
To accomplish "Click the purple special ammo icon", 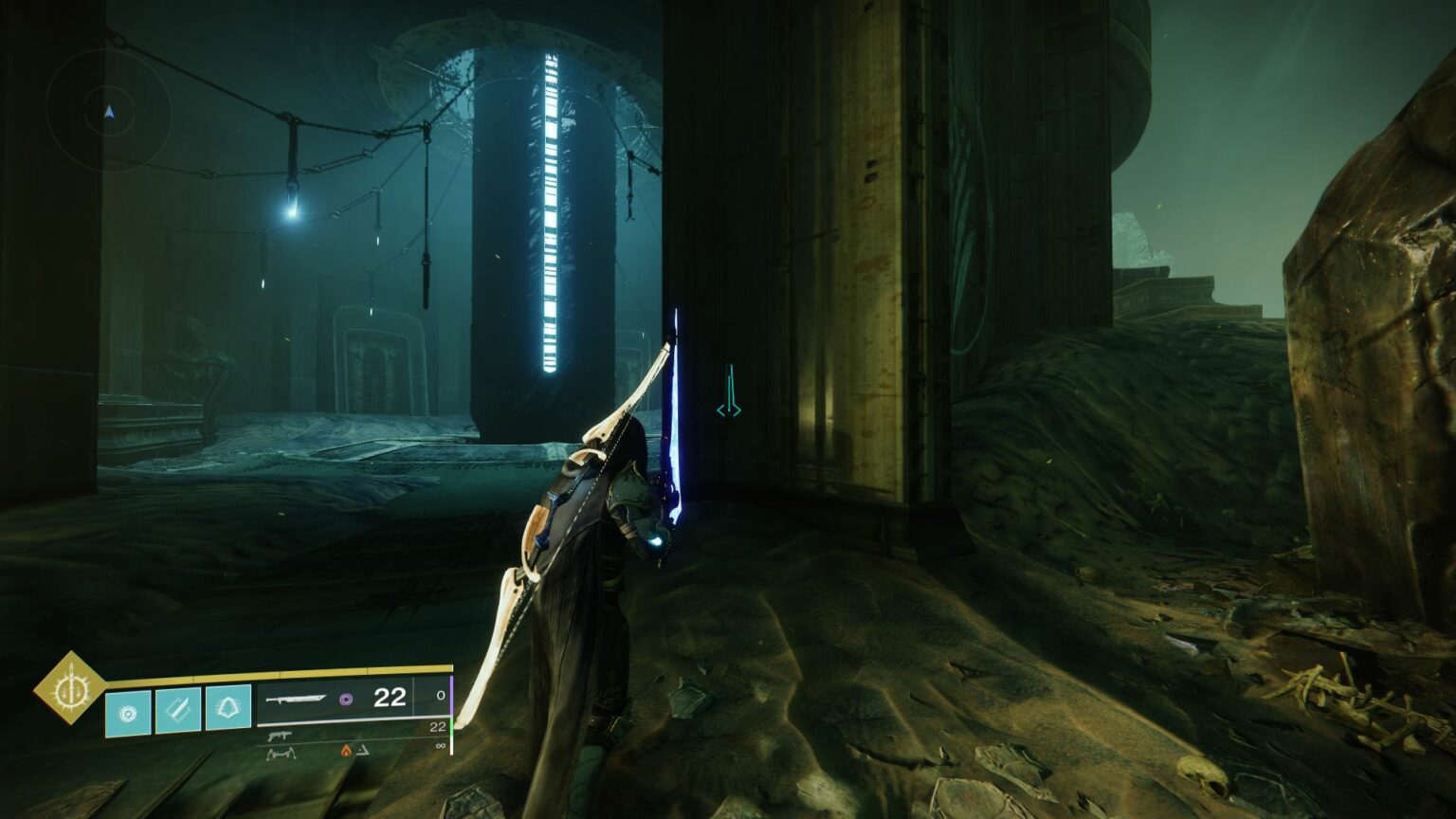I will point(346,699).
